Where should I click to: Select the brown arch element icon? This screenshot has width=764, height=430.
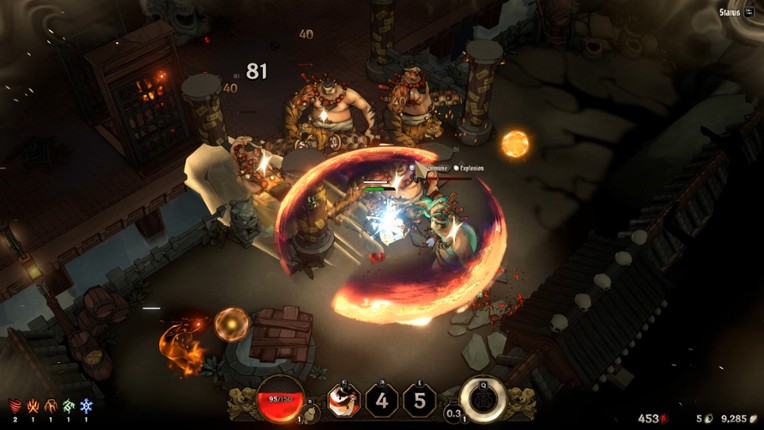click(50, 406)
